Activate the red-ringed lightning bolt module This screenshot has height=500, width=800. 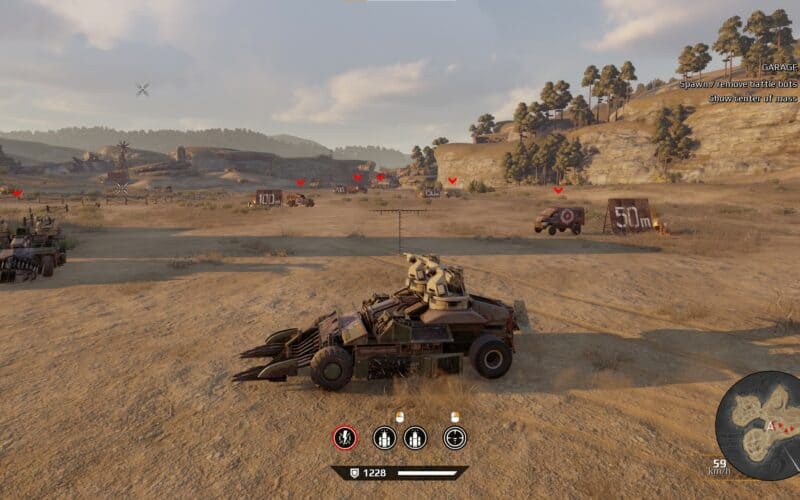point(345,437)
